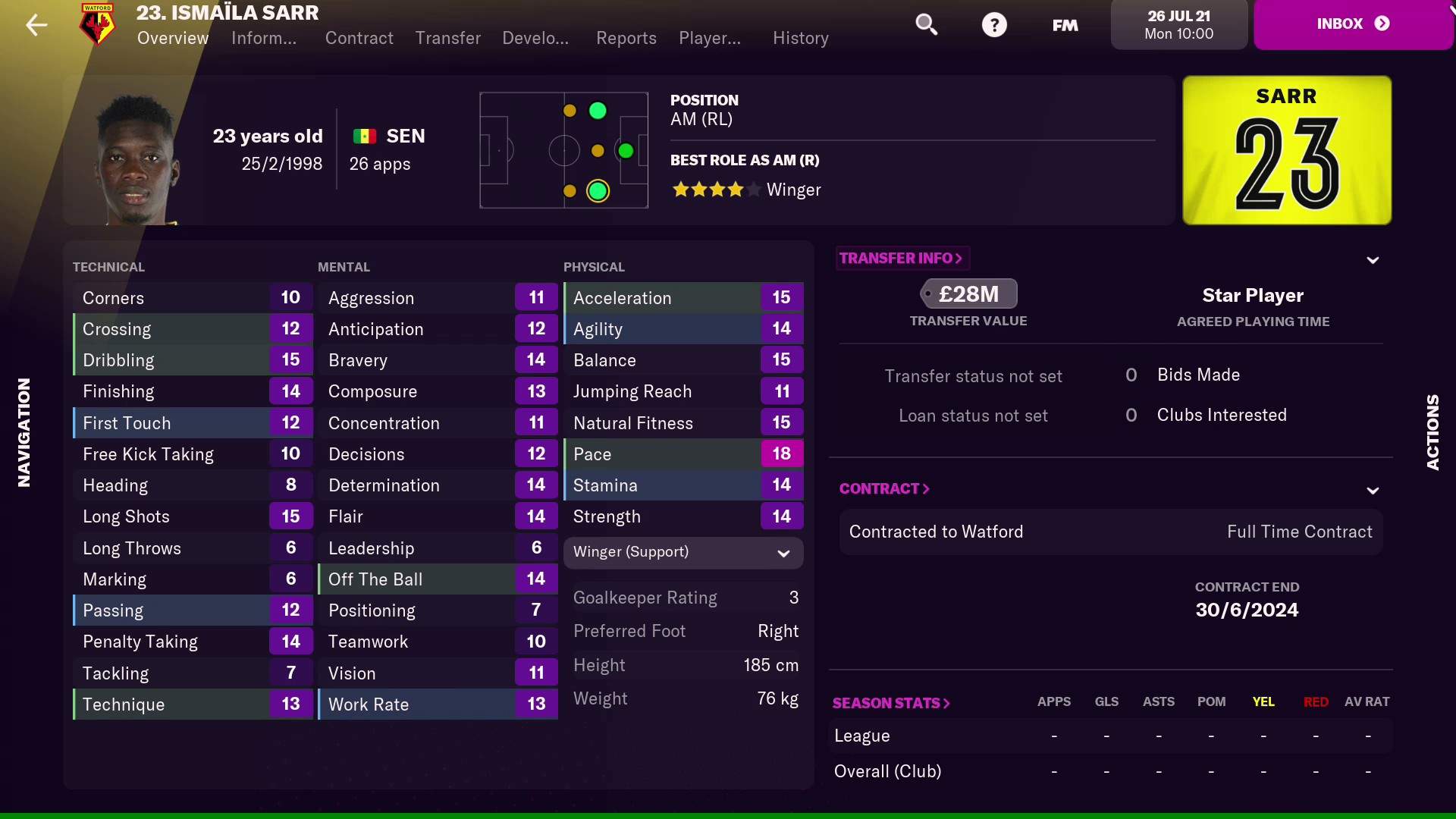Open Season Stats details
Image resolution: width=1456 pixels, height=819 pixels.
point(890,703)
